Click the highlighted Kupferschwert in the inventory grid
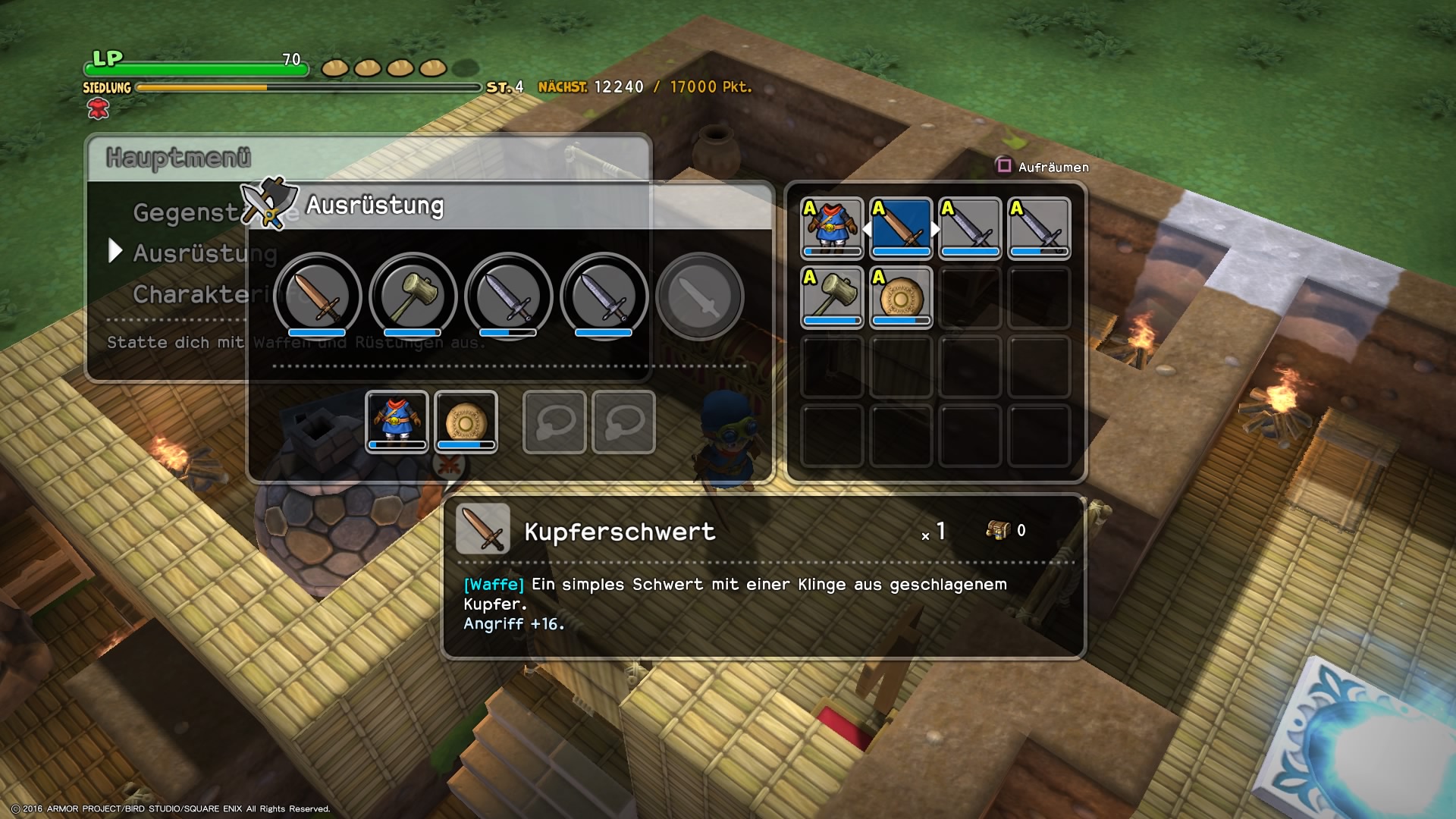 pos(901,228)
